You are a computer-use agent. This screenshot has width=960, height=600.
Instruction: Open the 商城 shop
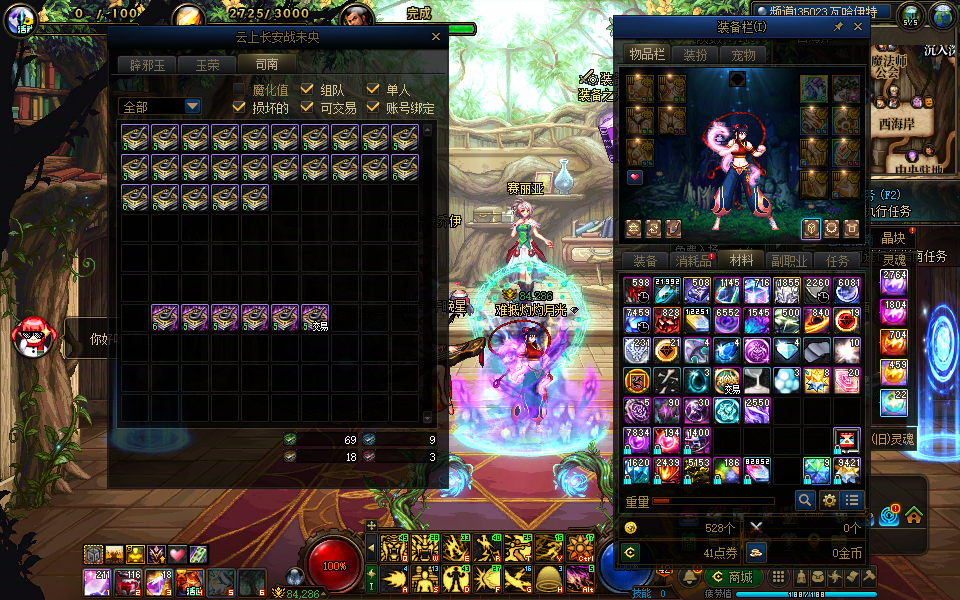coord(732,578)
